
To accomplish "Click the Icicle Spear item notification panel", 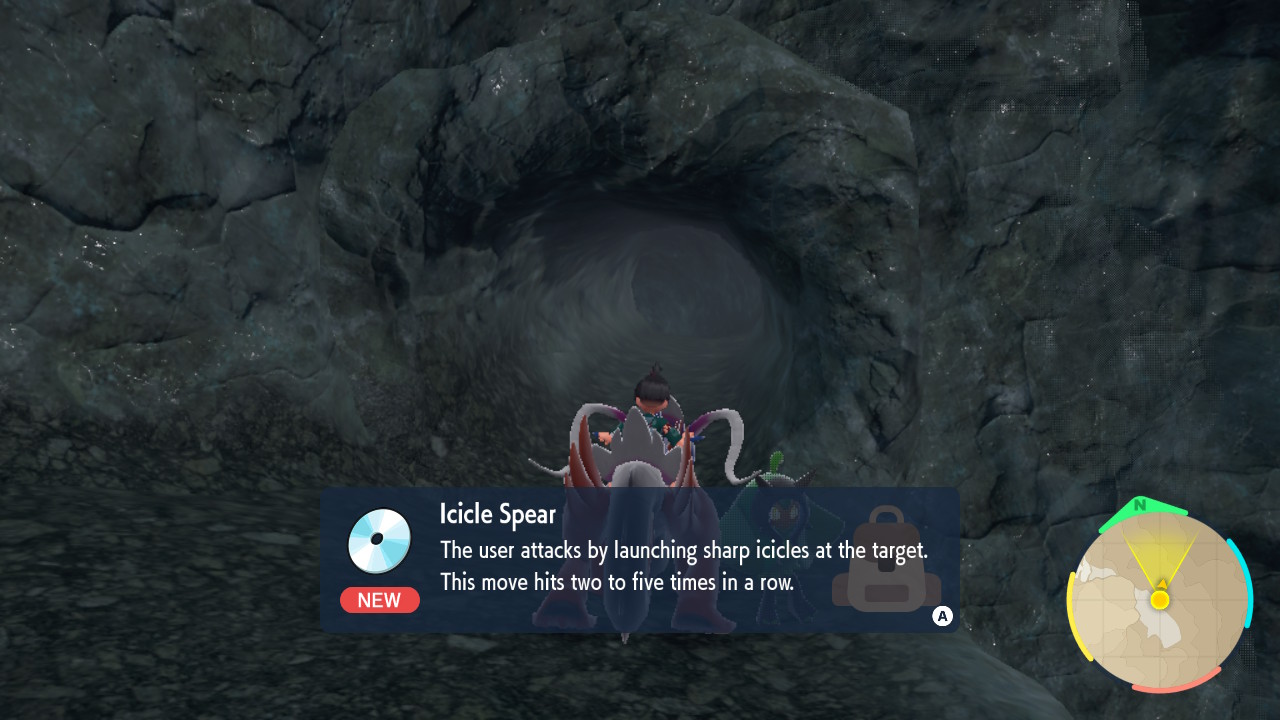I will 640,560.
